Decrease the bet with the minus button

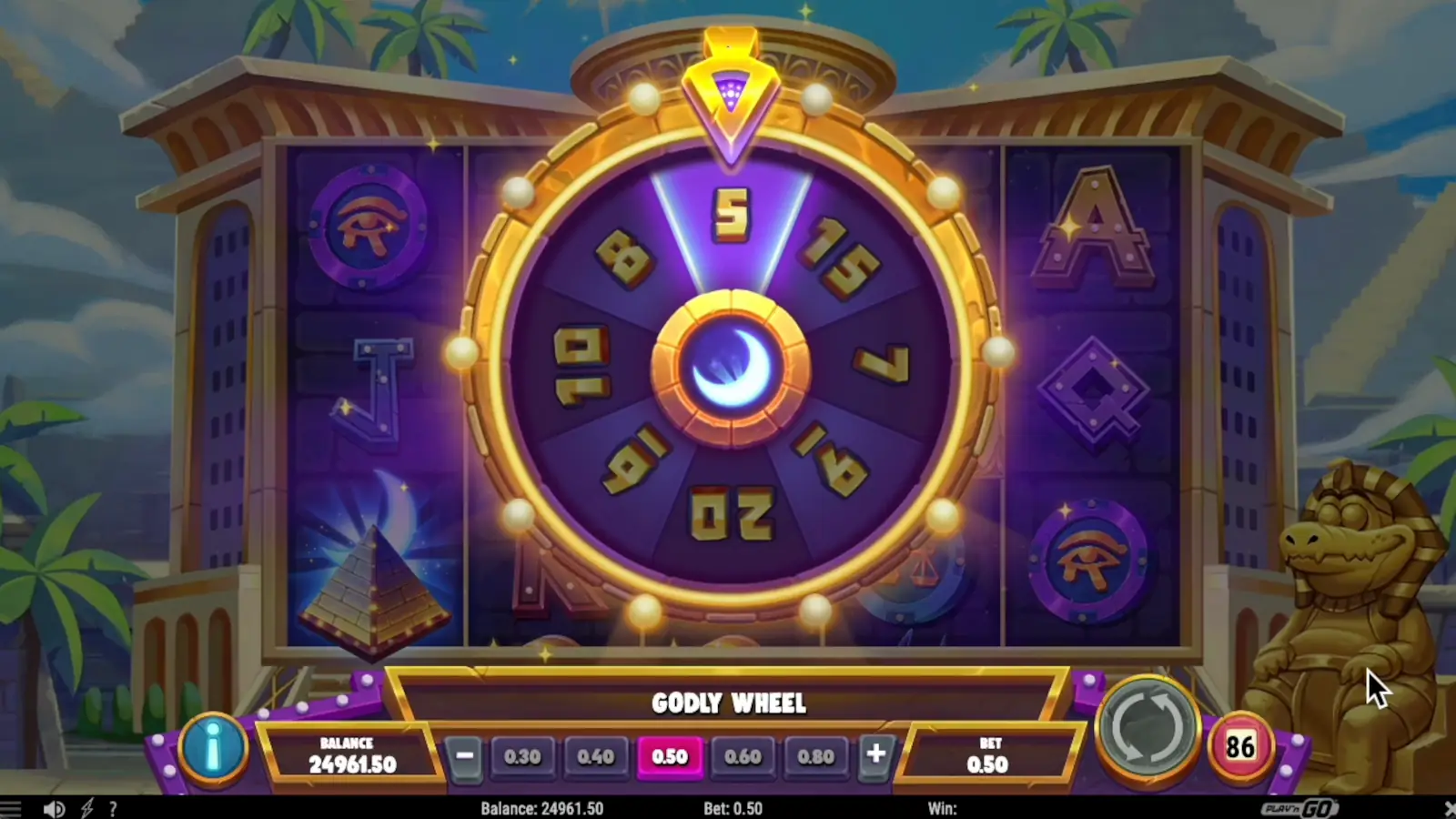[464, 756]
